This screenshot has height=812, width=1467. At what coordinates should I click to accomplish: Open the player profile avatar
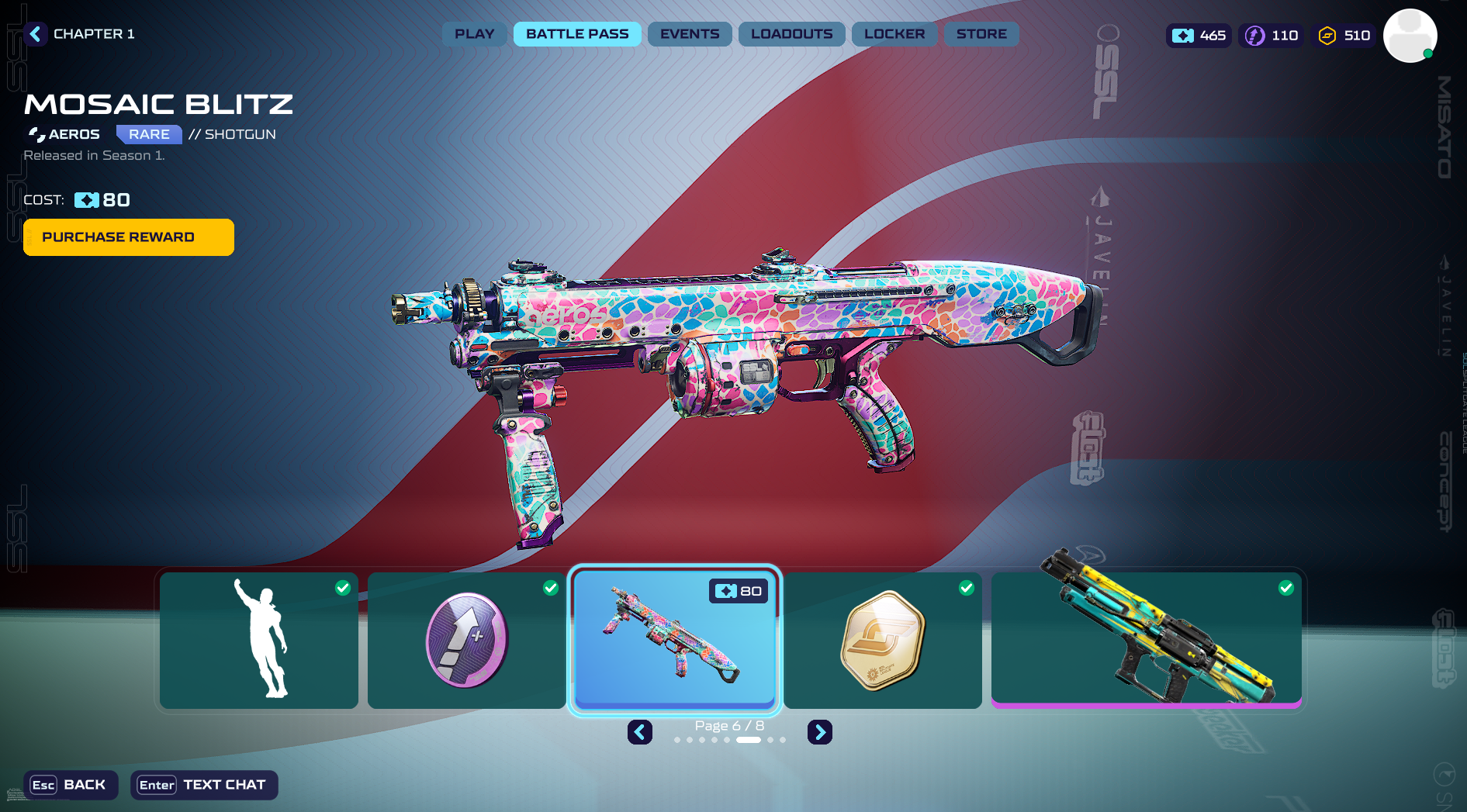click(x=1410, y=36)
